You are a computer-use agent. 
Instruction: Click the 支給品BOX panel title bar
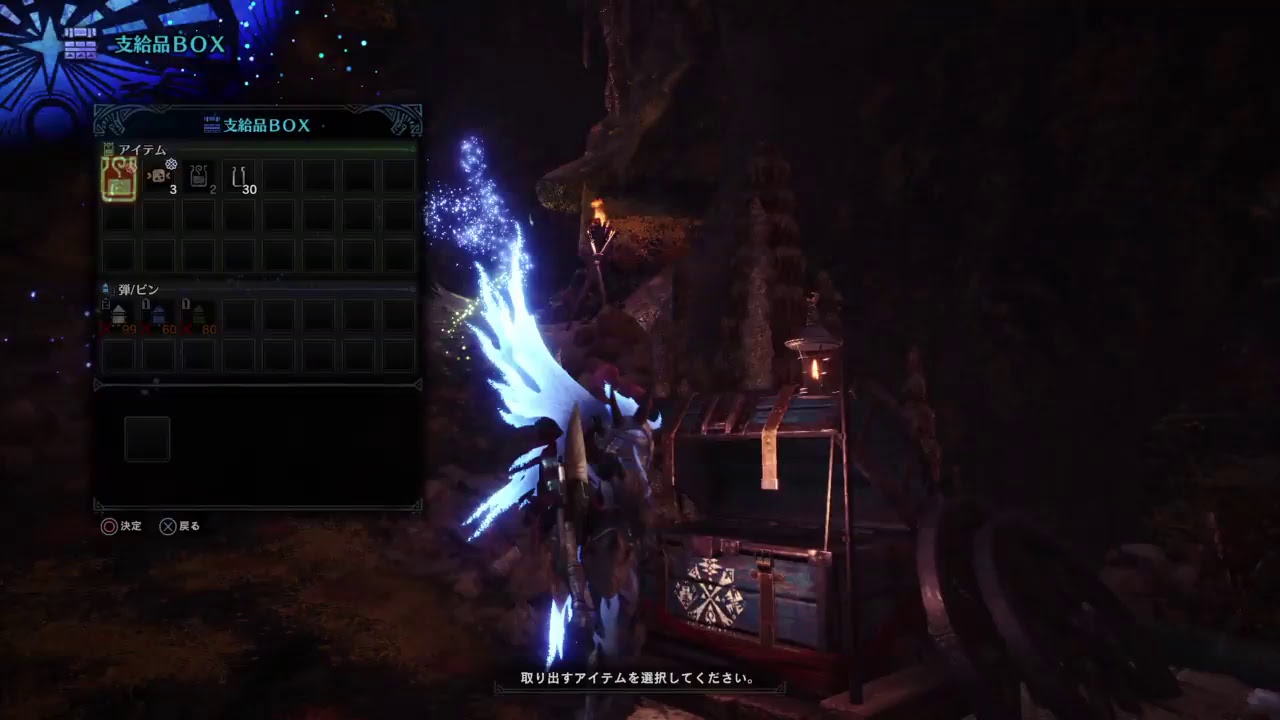258,125
